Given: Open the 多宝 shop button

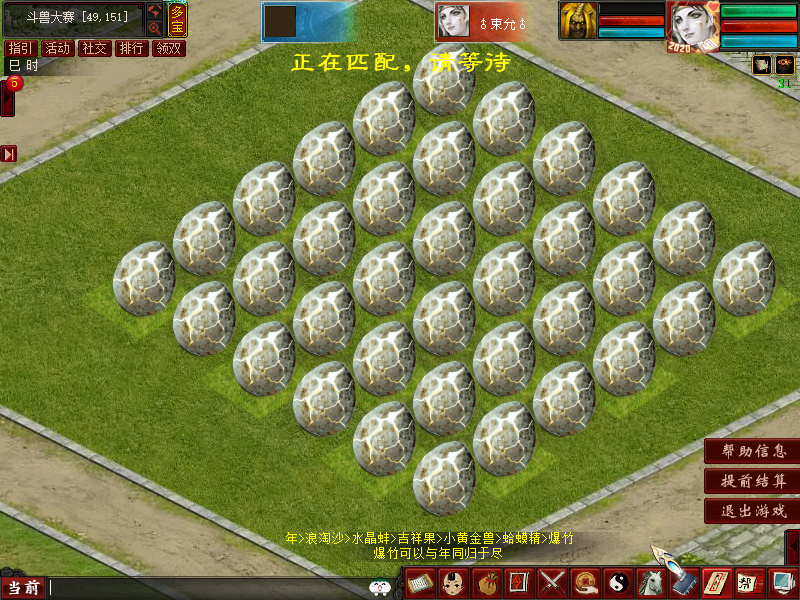Looking at the screenshot, I should [176, 20].
